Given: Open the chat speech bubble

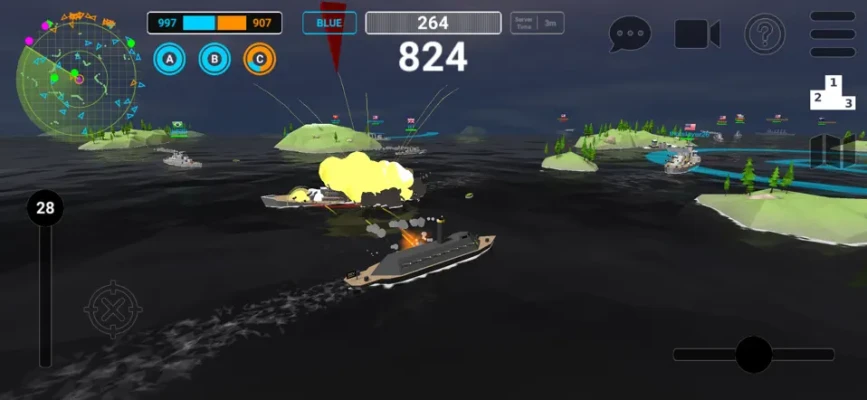Looking at the screenshot, I should (x=630, y=34).
